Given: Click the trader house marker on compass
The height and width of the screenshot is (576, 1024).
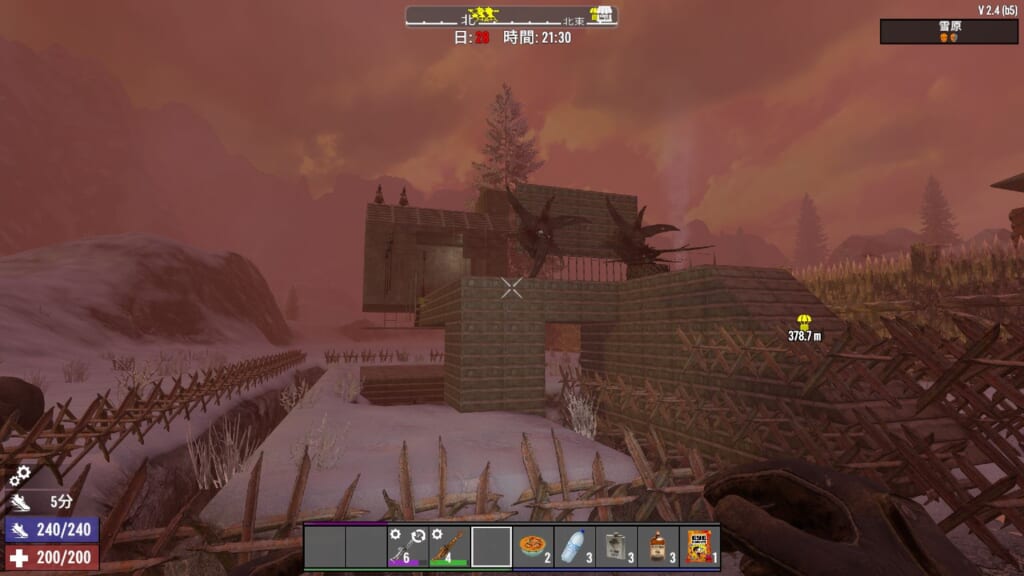Looking at the screenshot, I should 600,14.
